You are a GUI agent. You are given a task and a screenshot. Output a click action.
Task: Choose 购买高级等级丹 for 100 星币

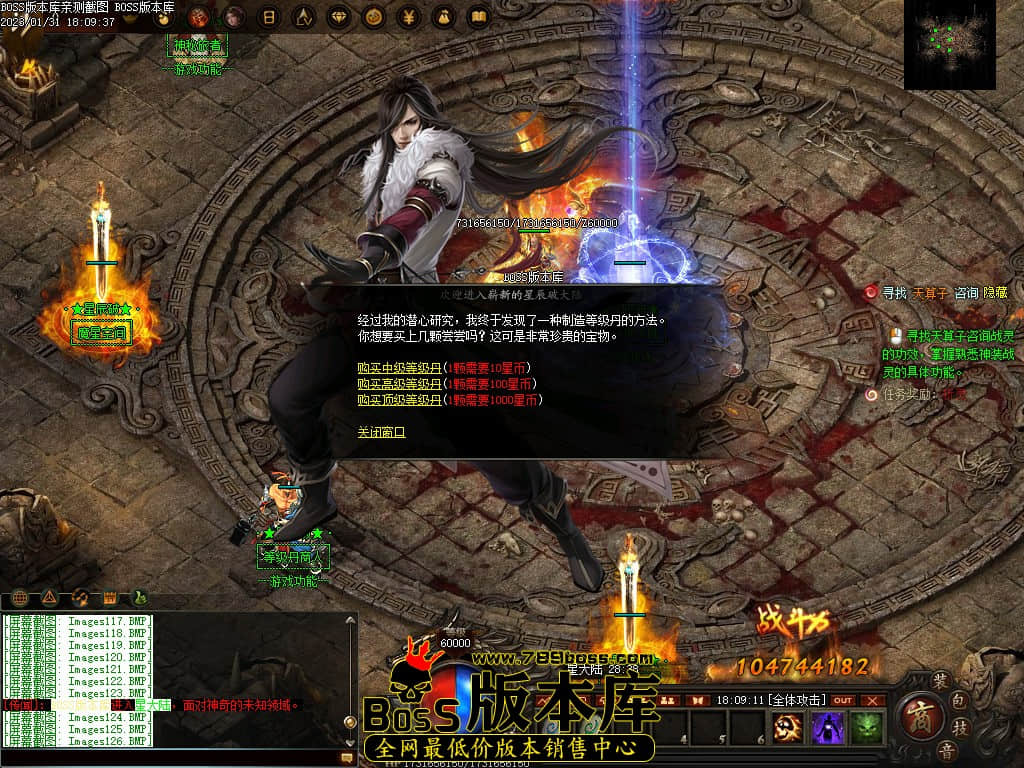[399, 384]
